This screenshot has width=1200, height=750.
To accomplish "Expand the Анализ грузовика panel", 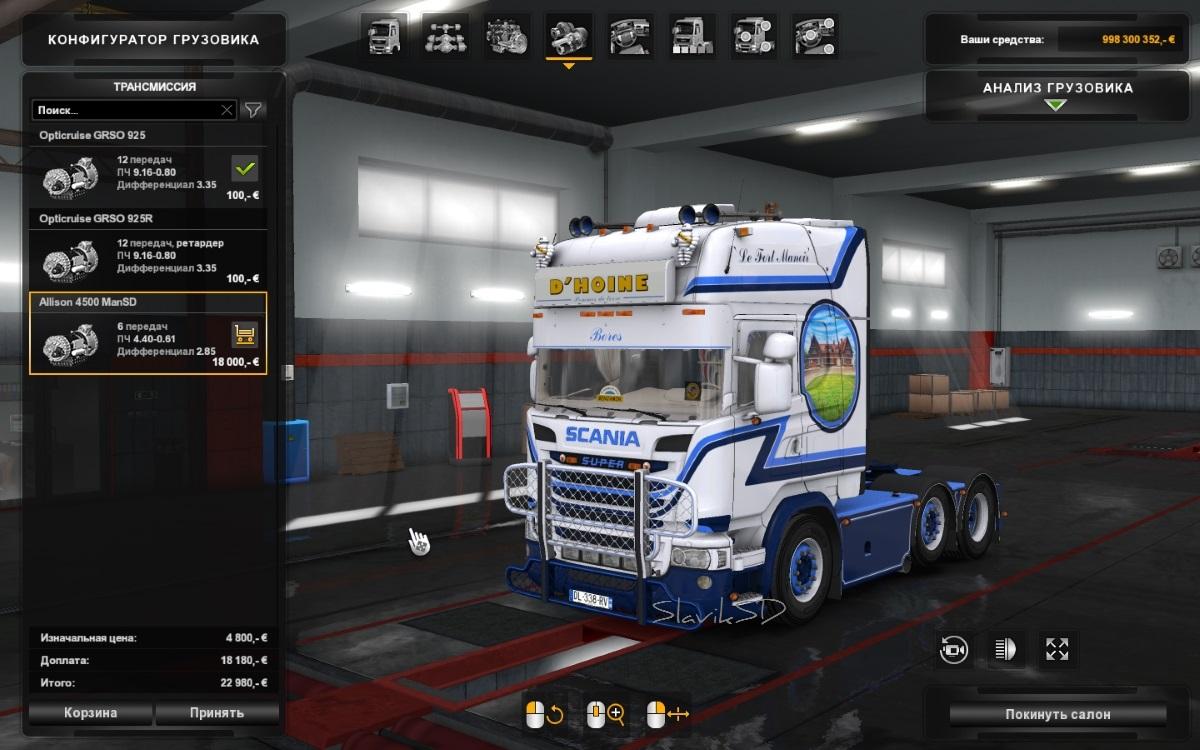I will coord(1058,93).
